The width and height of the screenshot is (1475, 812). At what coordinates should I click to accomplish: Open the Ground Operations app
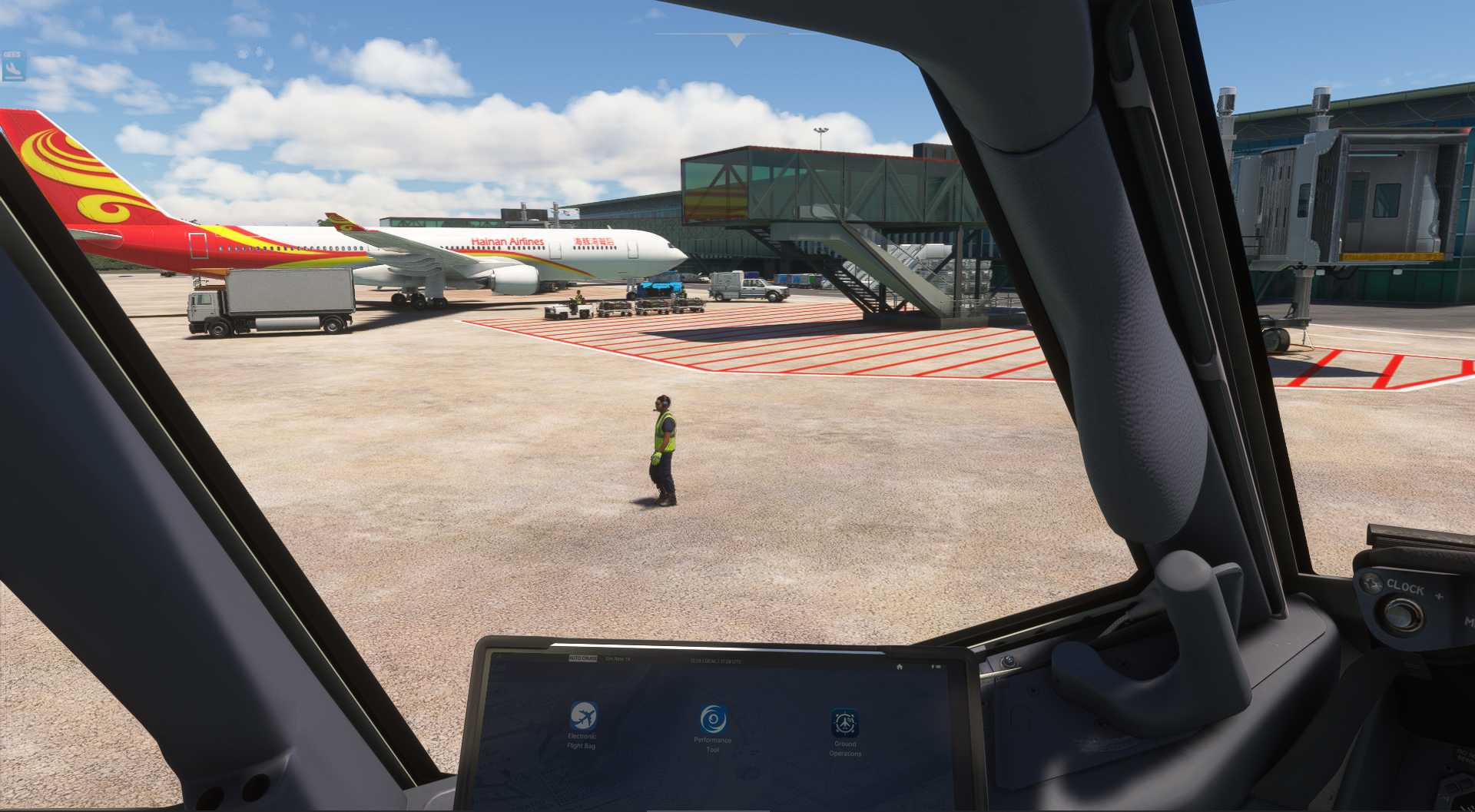tap(844, 724)
